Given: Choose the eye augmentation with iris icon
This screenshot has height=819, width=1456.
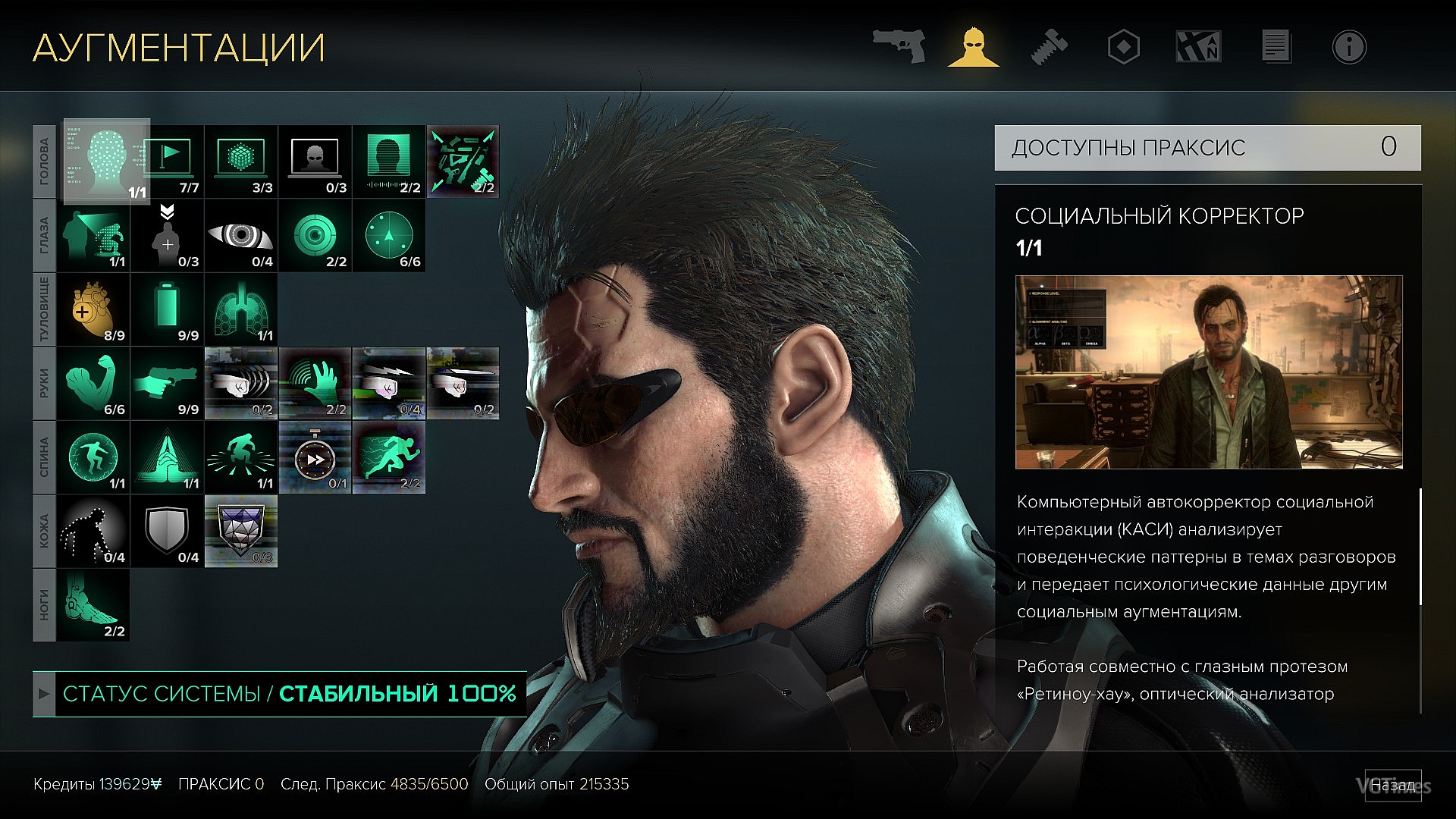Looking at the screenshot, I should pos(241,236).
